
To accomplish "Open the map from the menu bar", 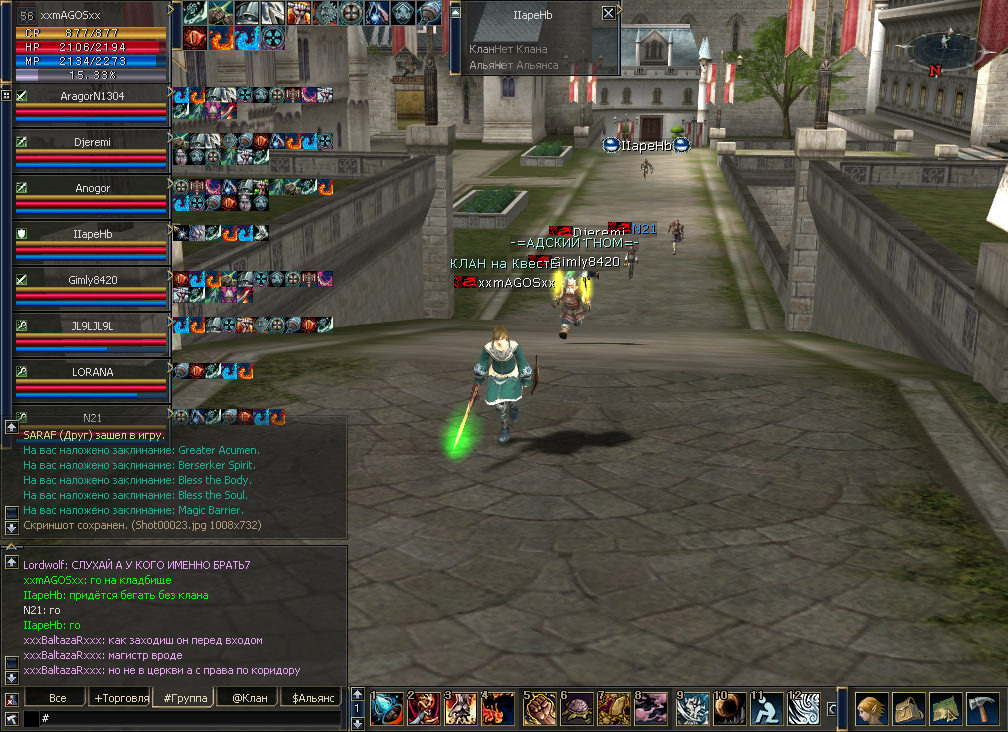I will (946, 708).
